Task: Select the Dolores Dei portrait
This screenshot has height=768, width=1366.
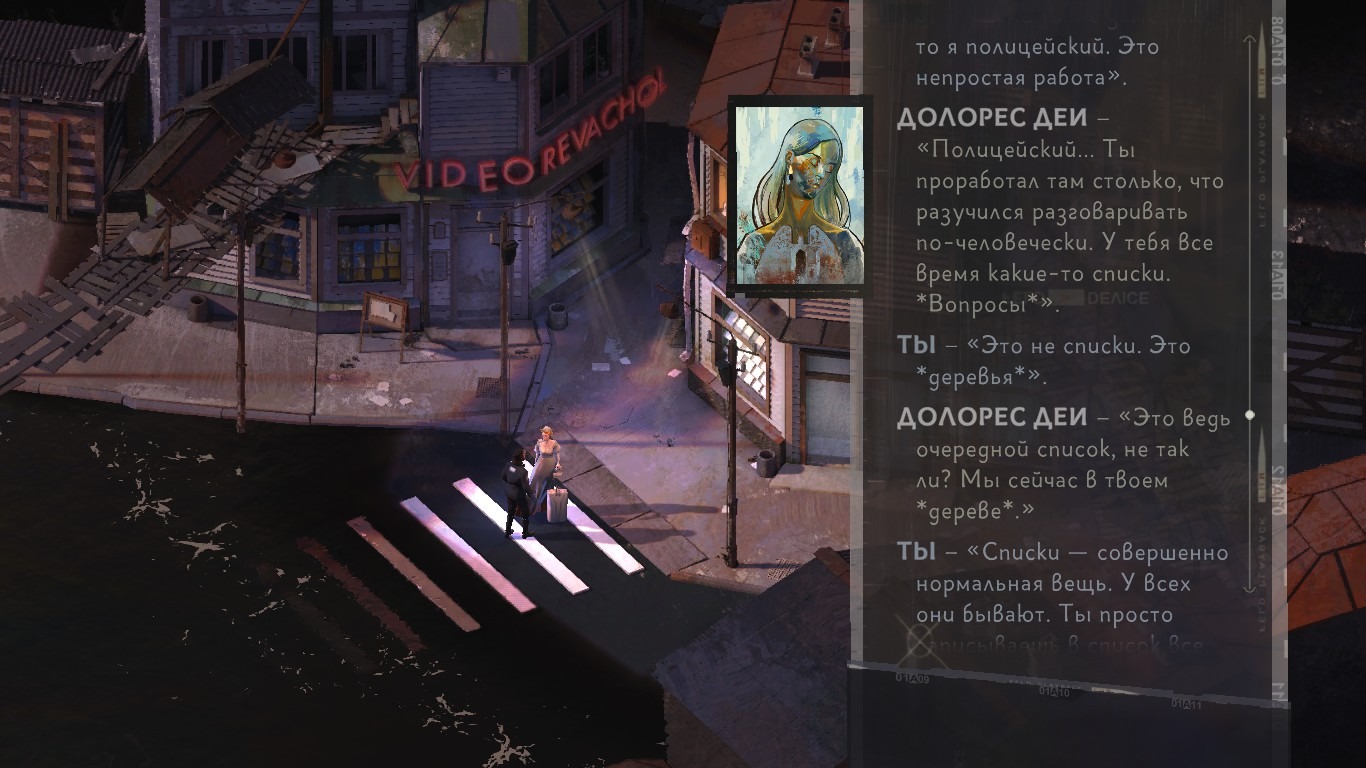Action: (x=799, y=195)
